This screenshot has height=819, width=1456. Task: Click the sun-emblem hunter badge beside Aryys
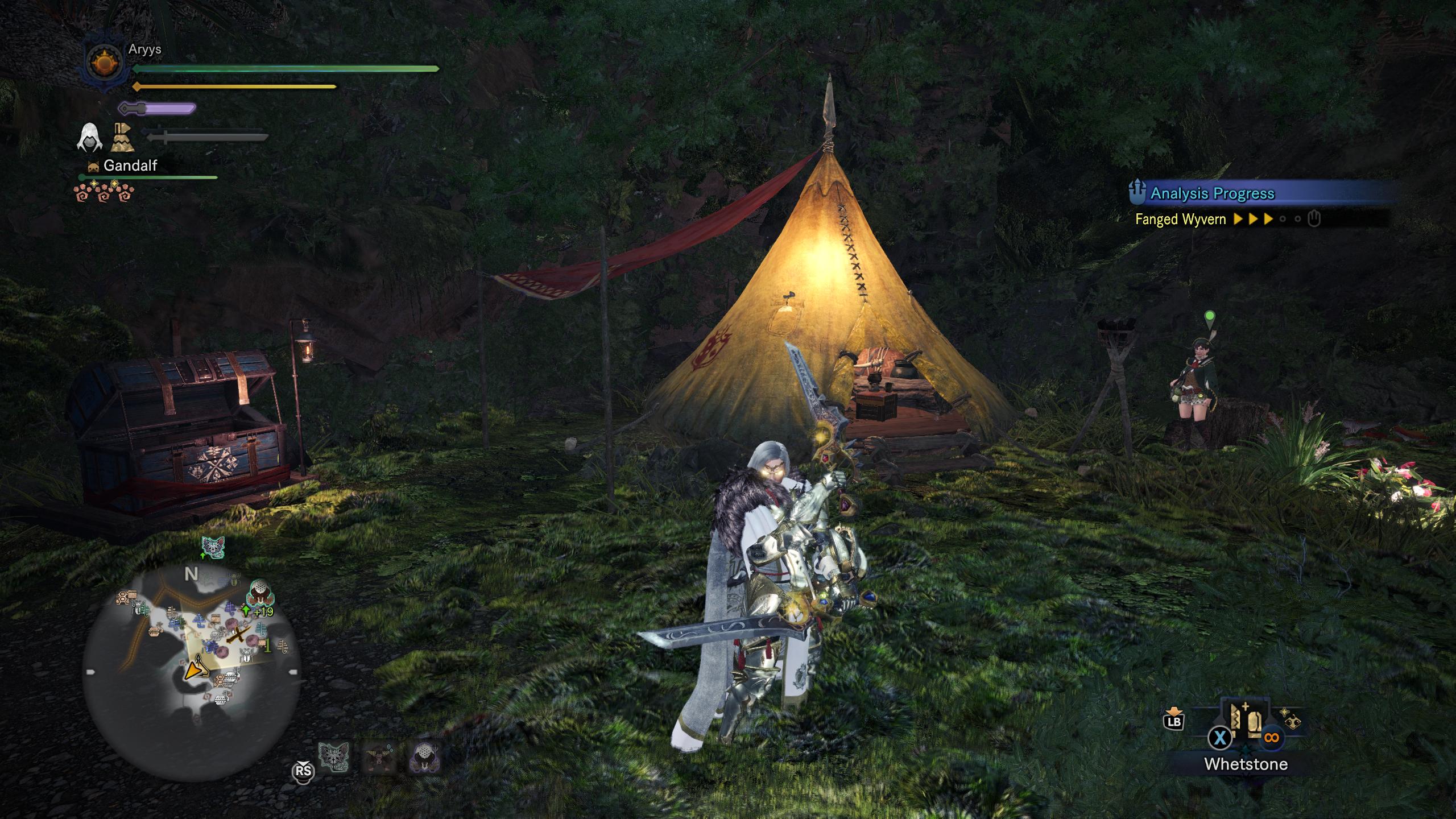coord(104,61)
